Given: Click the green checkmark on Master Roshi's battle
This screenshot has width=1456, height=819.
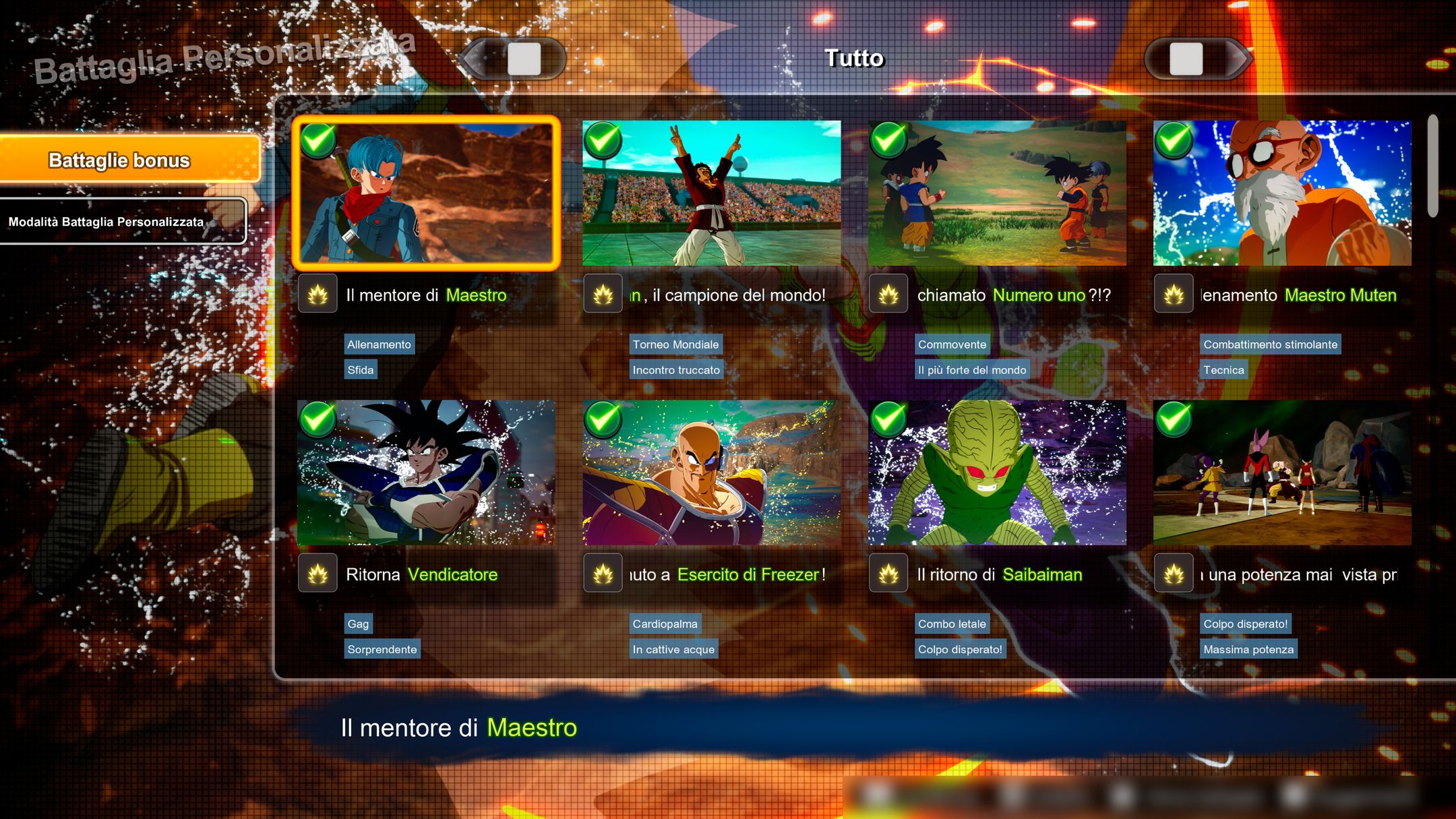Looking at the screenshot, I should (1173, 142).
